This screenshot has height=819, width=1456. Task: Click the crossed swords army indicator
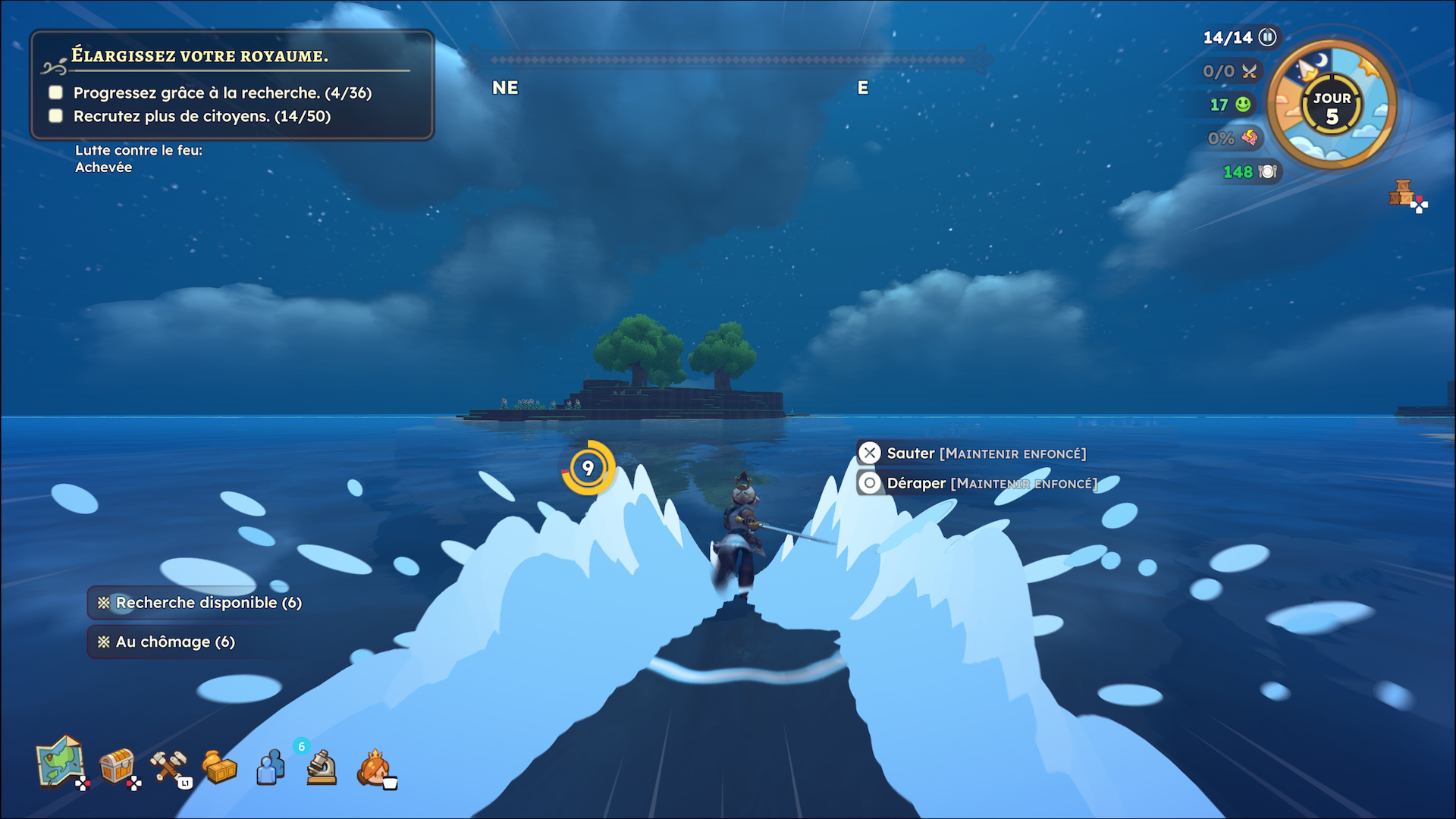pos(1249,71)
